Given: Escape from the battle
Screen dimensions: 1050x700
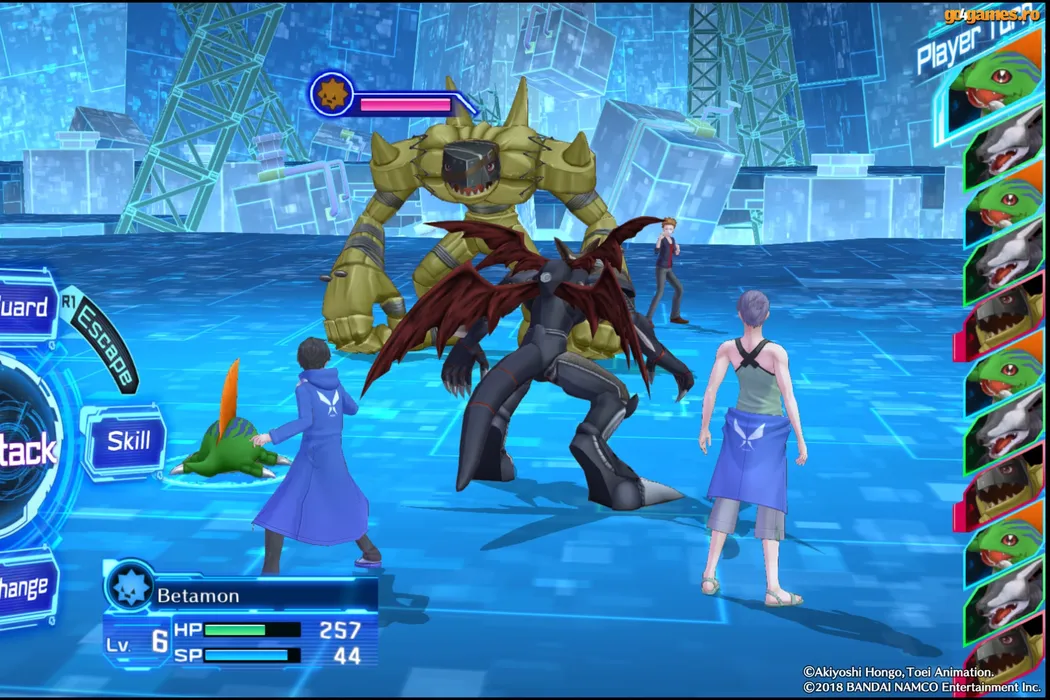Looking at the screenshot, I should click(x=104, y=343).
